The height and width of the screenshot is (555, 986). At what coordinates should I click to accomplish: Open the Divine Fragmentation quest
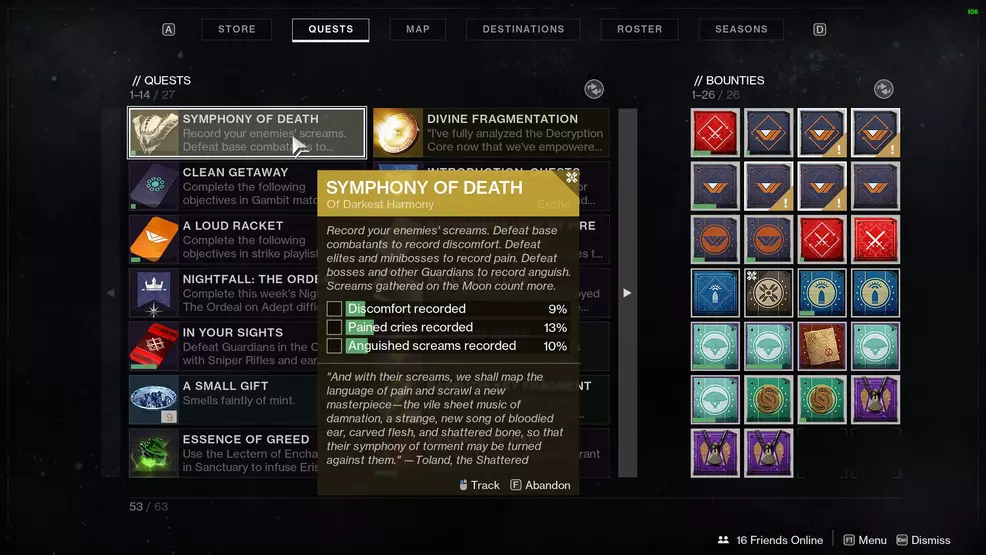[491, 133]
